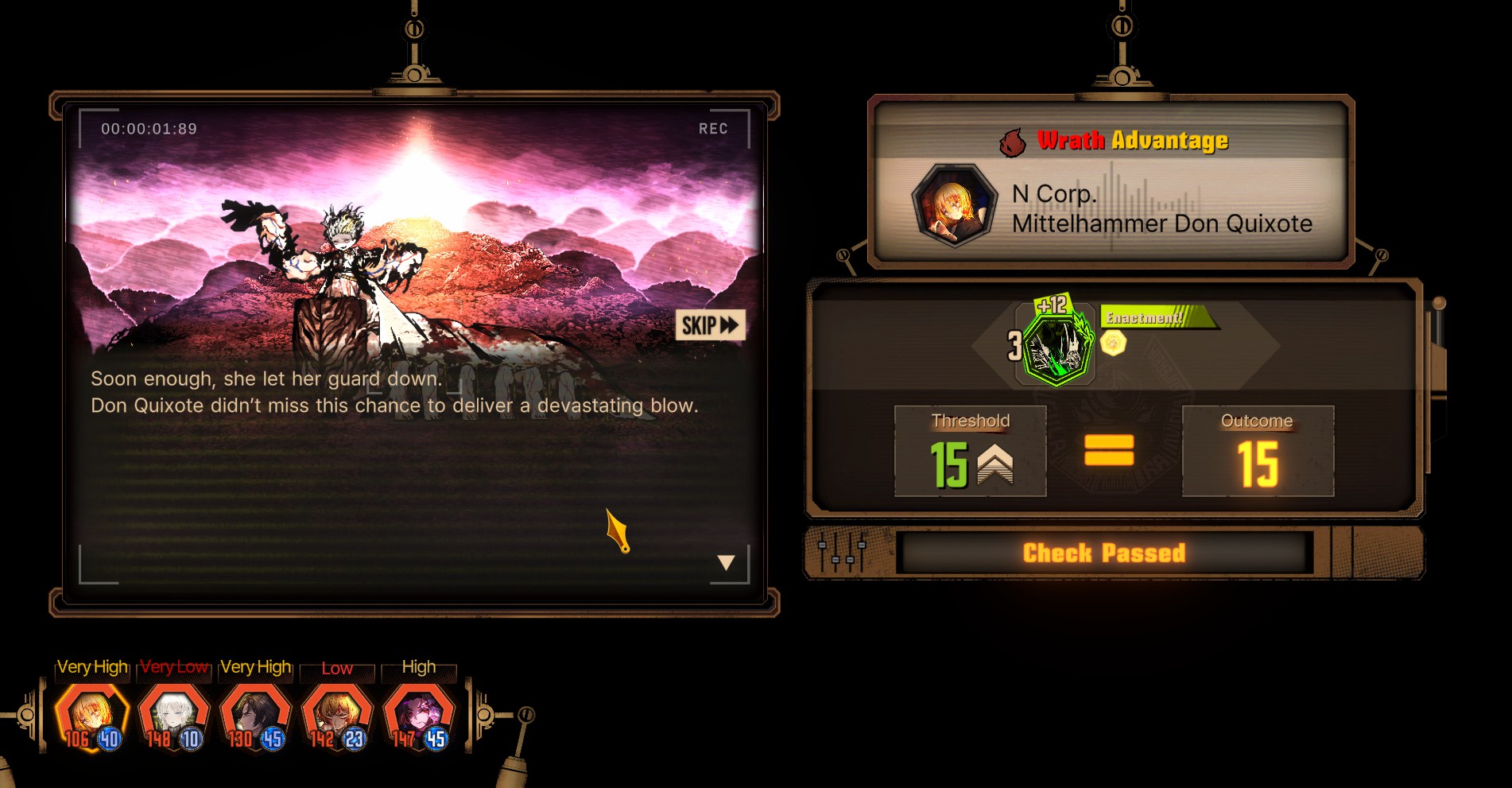View N Corp. Mittelhammer Don Quixote portrait
Image resolution: width=1512 pixels, height=788 pixels.
pyautogui.click(x=953, y=208)
